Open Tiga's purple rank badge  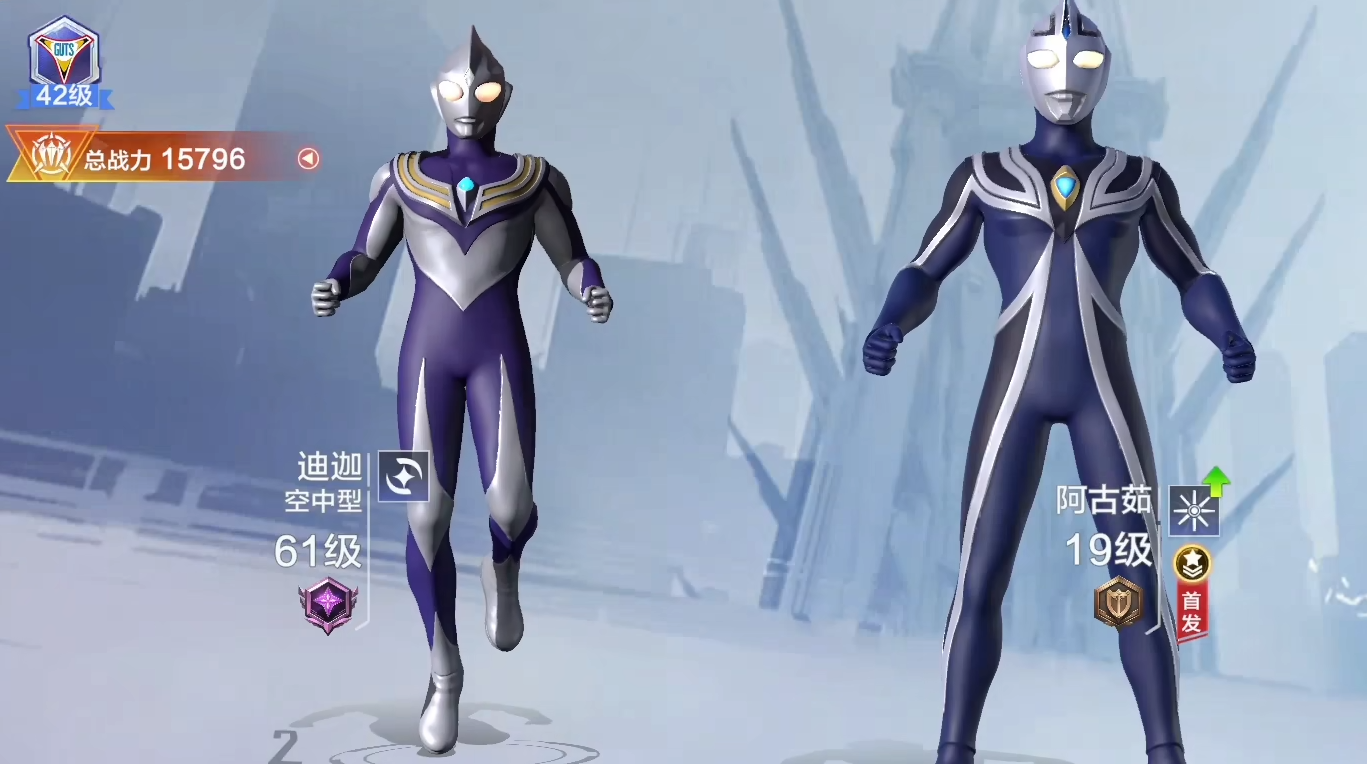pos(326,604)
